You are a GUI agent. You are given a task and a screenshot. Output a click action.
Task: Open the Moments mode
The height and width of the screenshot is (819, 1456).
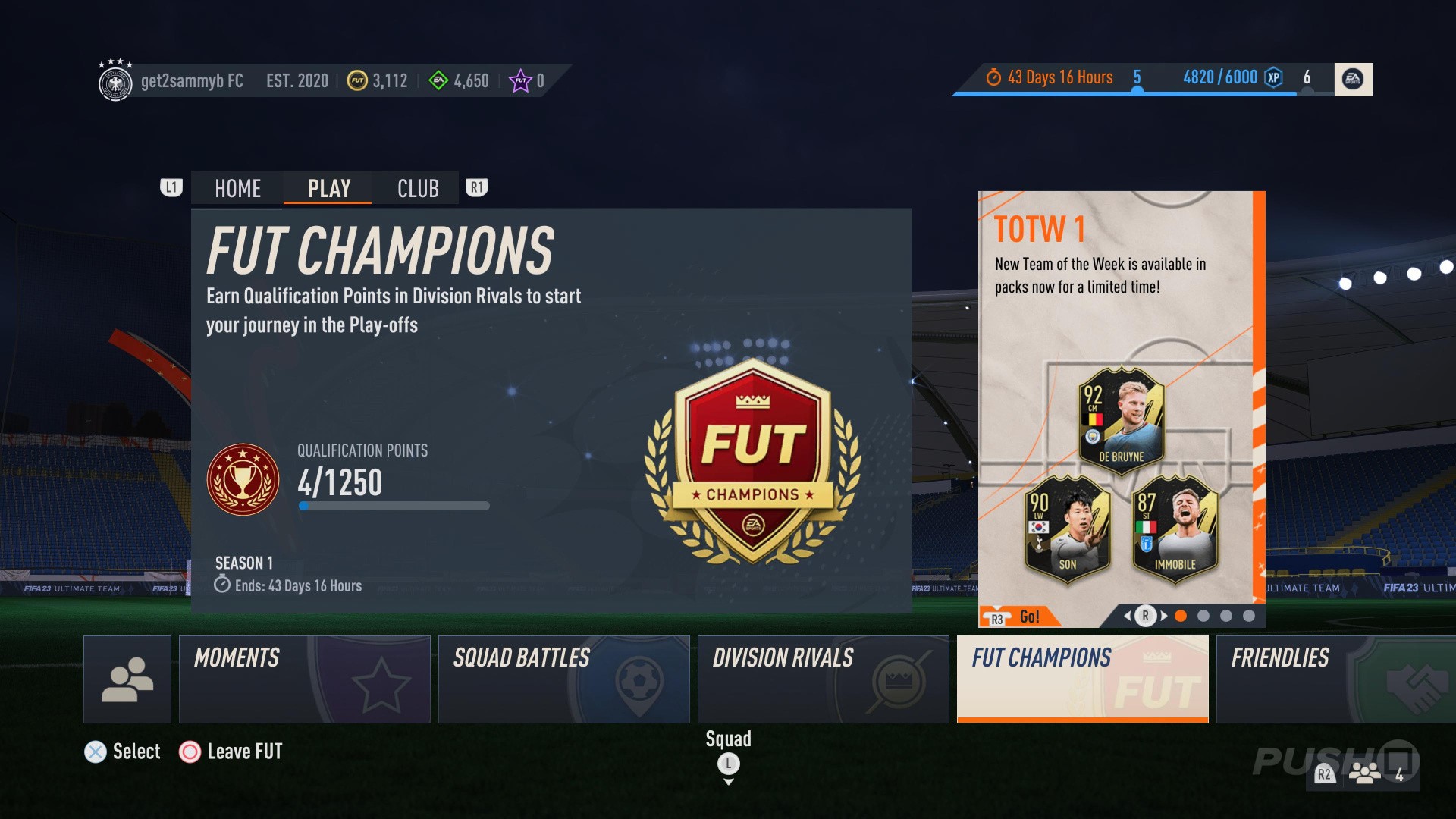coord(305,679)
